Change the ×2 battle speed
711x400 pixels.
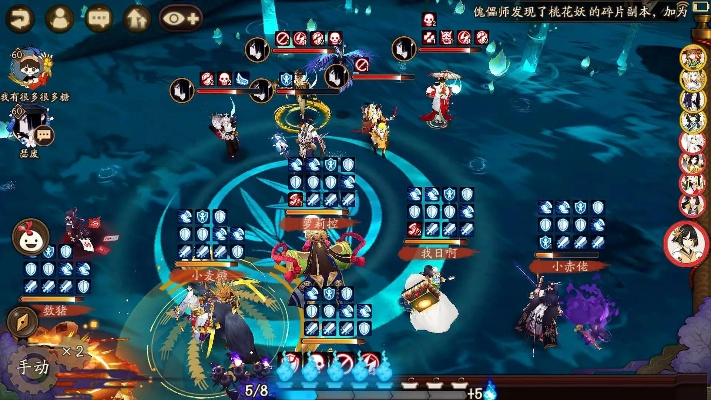coord(72,352)
